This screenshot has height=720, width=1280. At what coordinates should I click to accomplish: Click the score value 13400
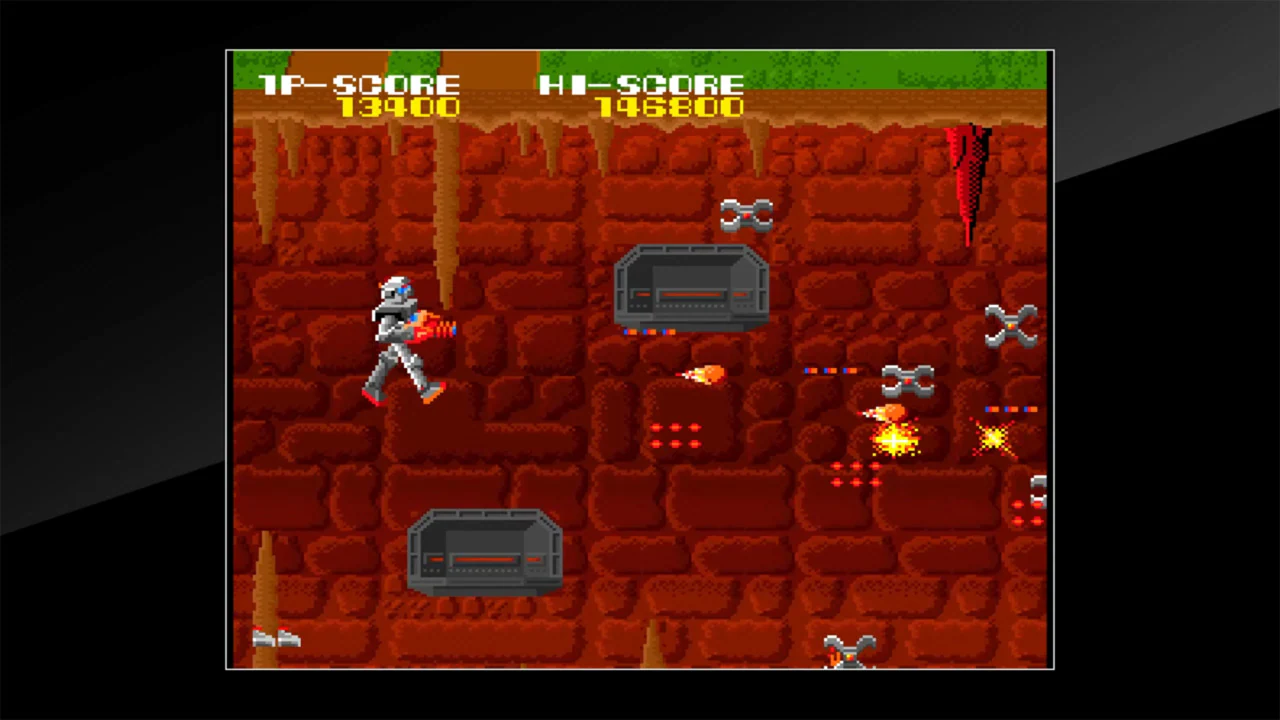point(398,108)
